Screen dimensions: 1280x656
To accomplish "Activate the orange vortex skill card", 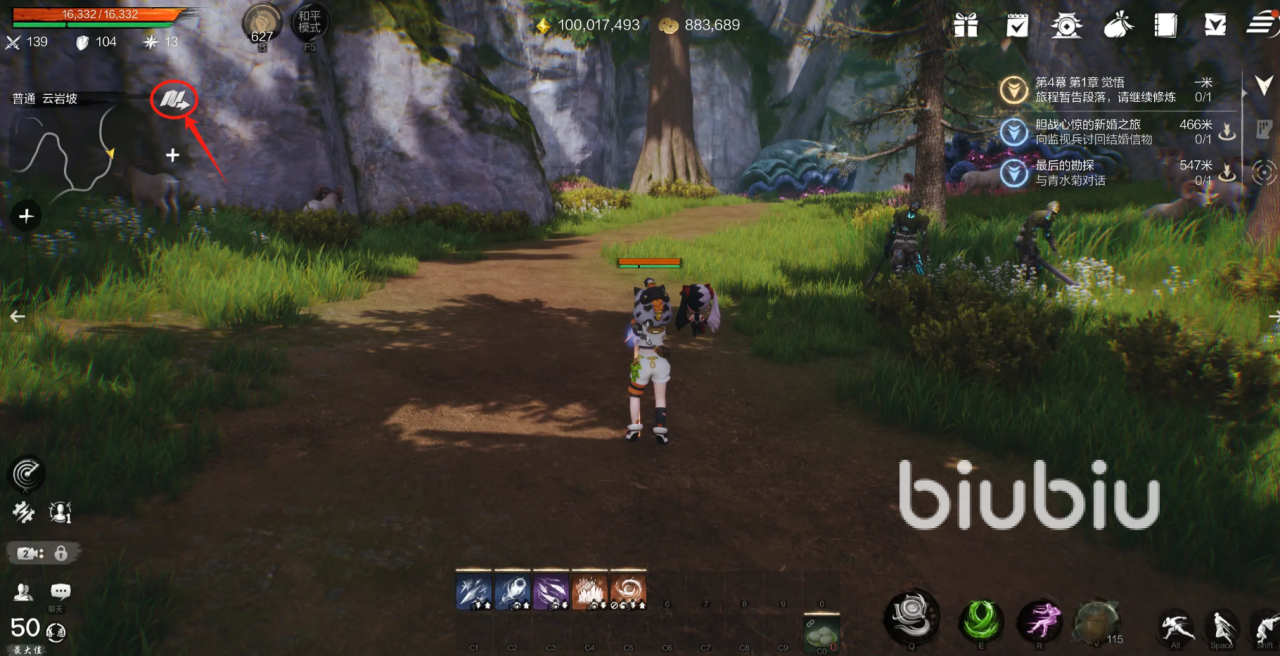I will pyautogui.click(x=629, y=590).
